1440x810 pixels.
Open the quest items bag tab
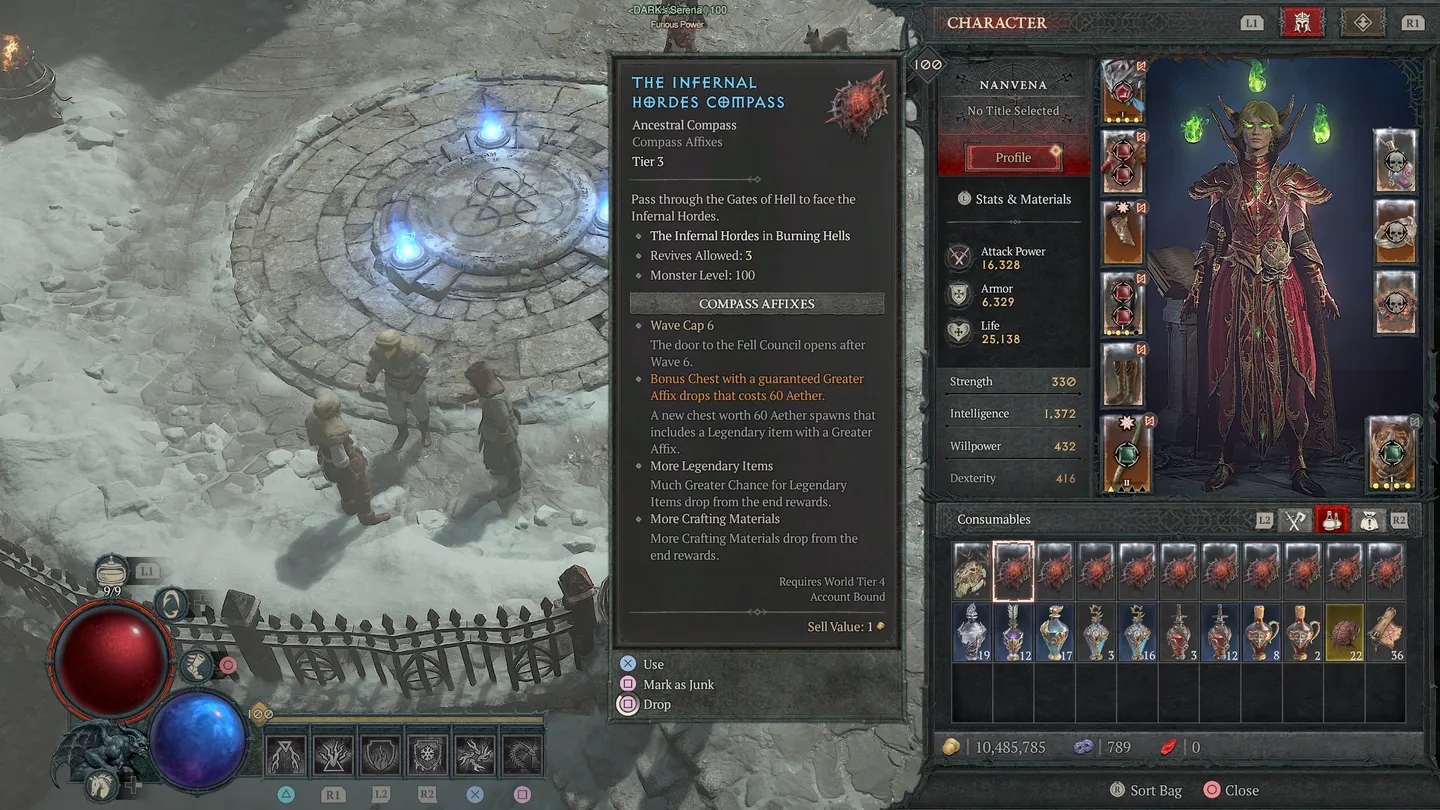[1369, 519]
